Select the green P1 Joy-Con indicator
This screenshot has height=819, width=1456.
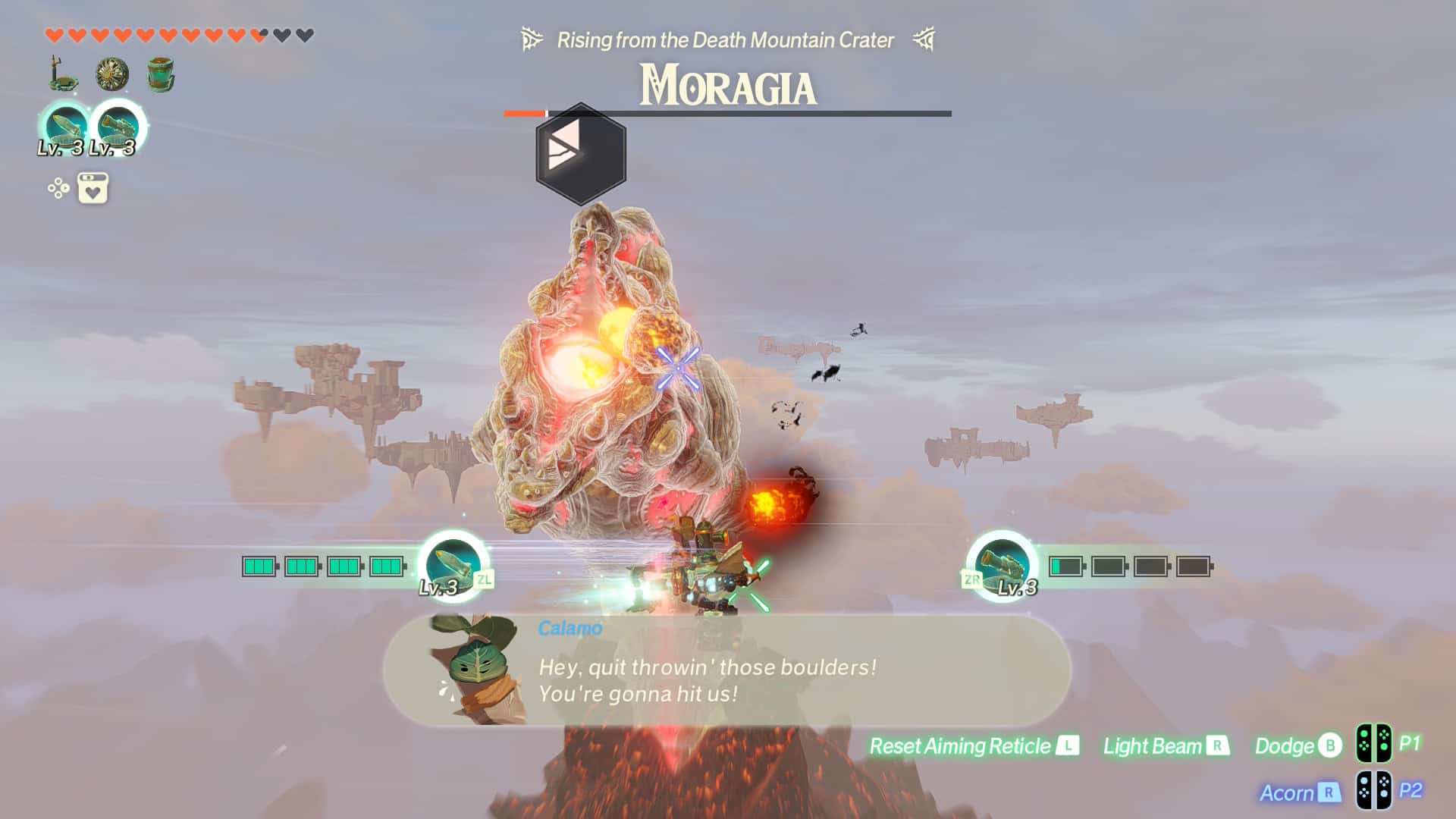tap(1373, 744)
